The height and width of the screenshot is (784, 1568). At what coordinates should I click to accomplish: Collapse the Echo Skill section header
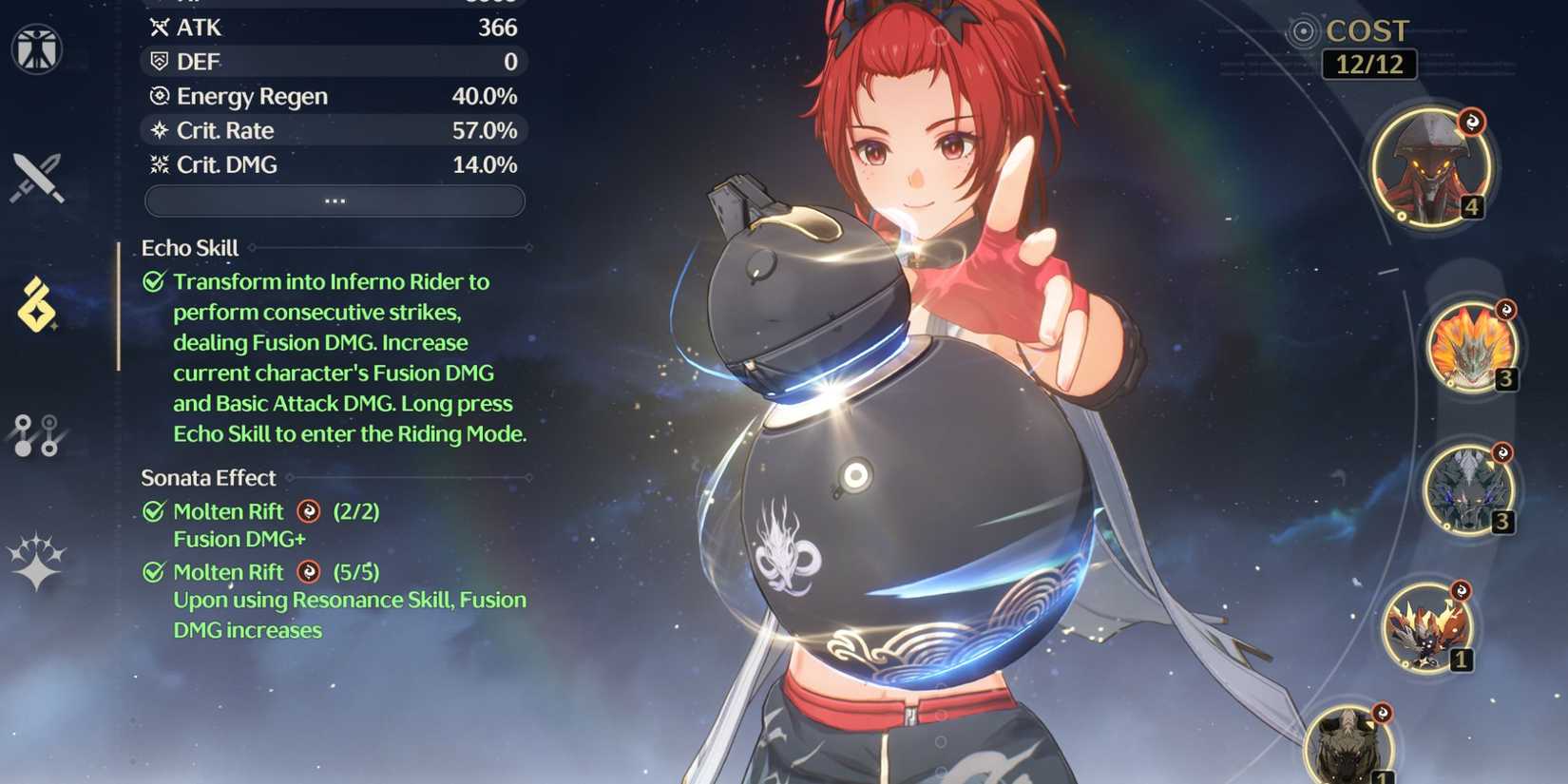point(189,248)
